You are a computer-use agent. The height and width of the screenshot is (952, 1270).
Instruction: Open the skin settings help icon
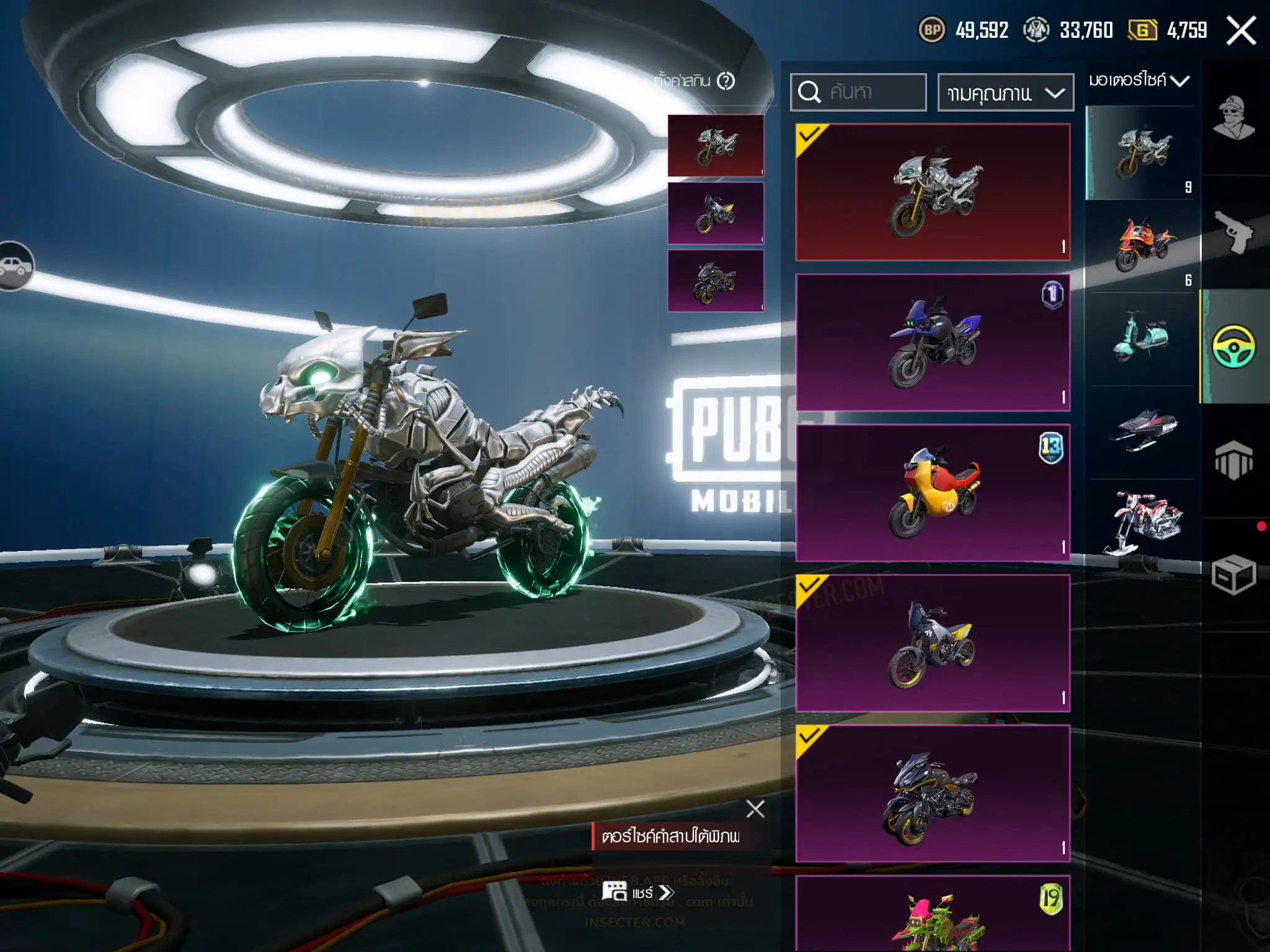click(x=726, y=81)
